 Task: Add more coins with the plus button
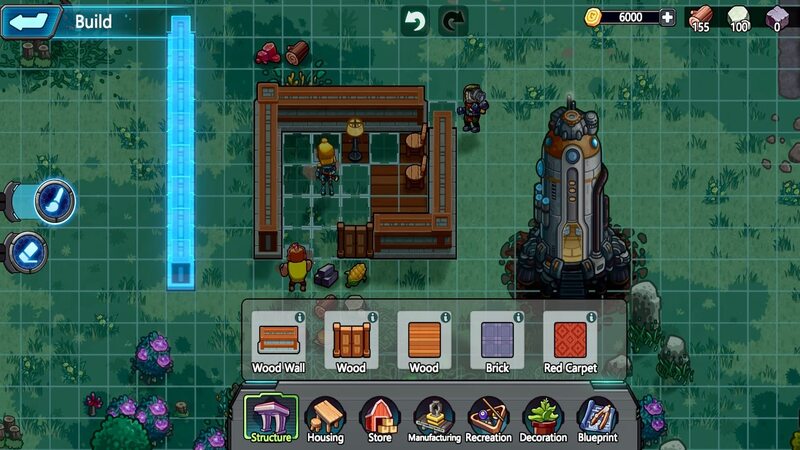pos(667,17)
